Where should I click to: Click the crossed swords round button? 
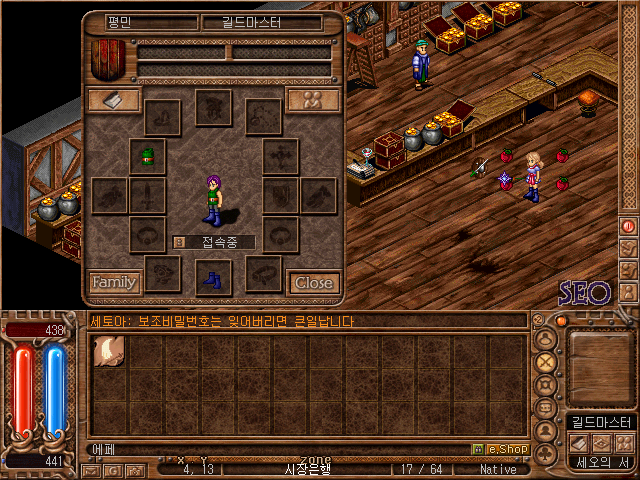(x=546, y=361)
